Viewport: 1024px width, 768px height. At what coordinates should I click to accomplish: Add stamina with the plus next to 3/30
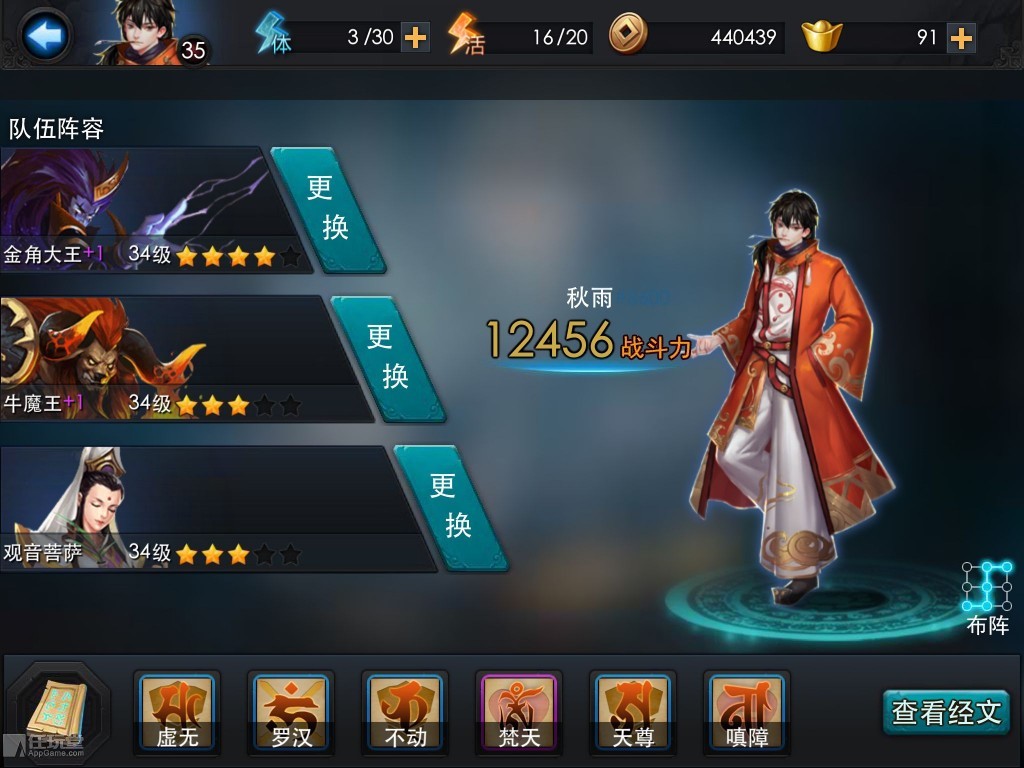point(415,38)
